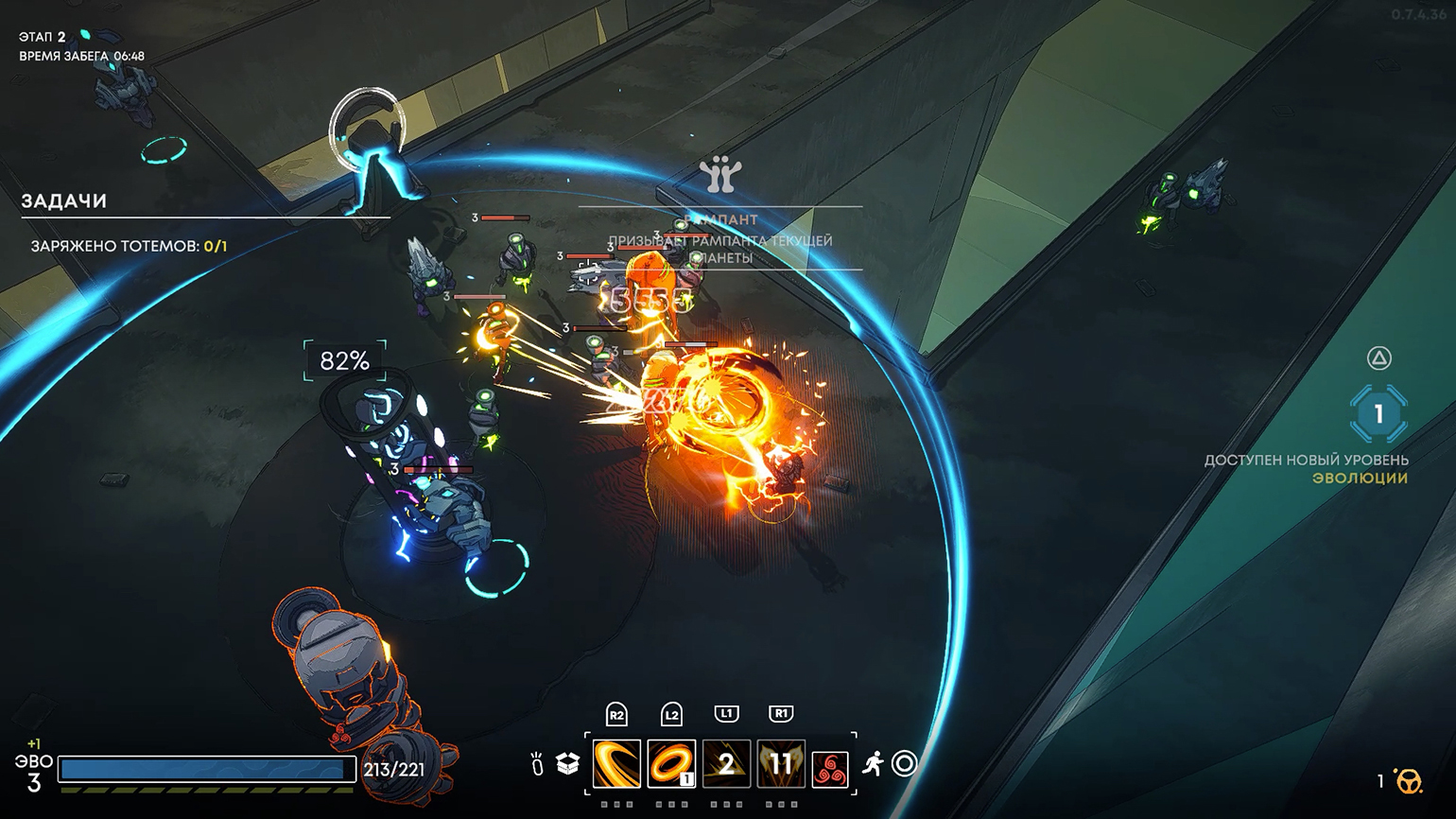Click the double-circle icon right of the hotbar

[905, 763]
